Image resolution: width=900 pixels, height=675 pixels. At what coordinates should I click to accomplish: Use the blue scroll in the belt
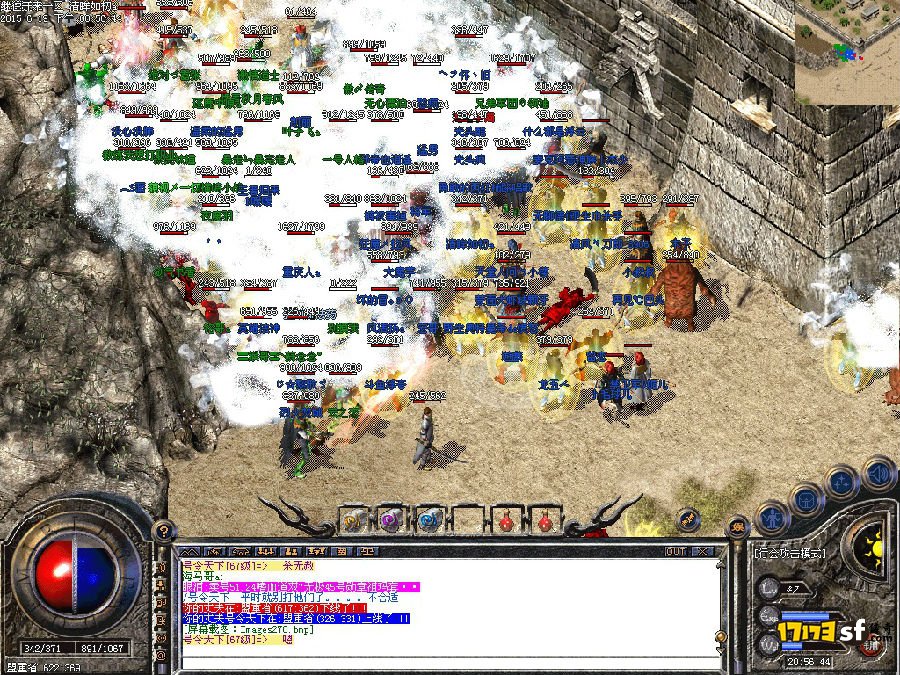[429, 520]
